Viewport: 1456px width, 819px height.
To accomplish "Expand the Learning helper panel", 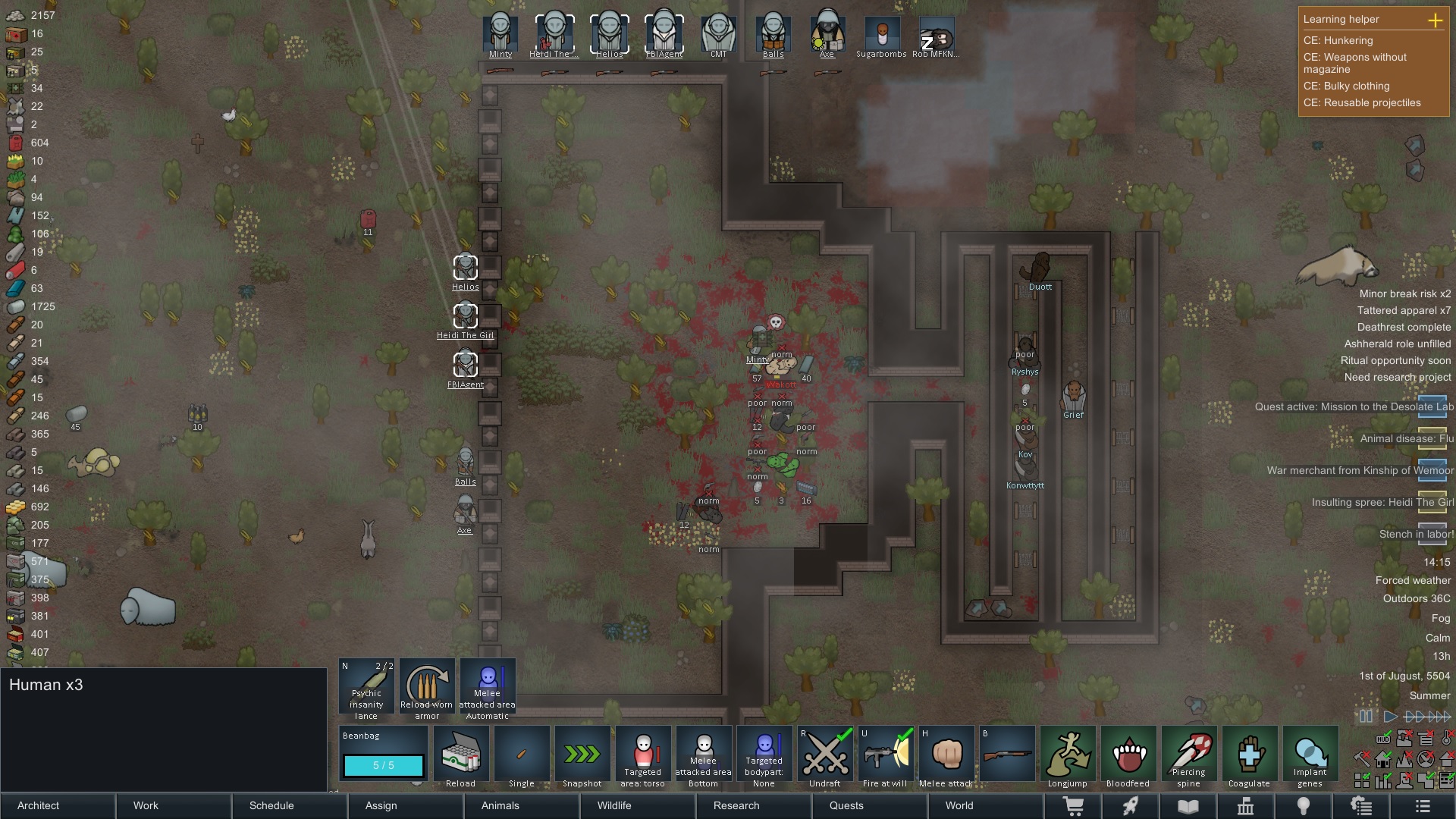I will (x=1435, y=20).
